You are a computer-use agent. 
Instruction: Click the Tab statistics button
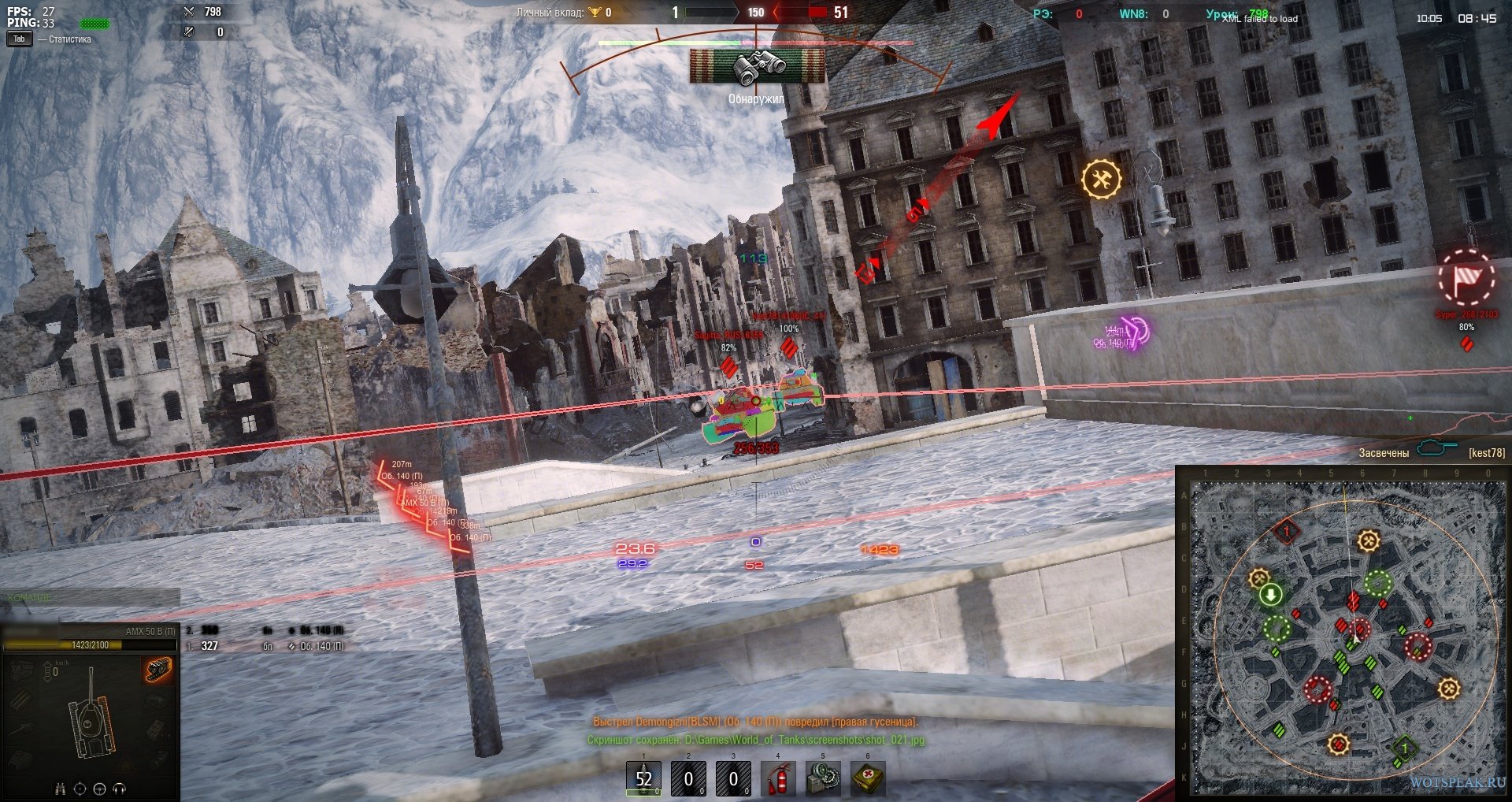[20, 39]
